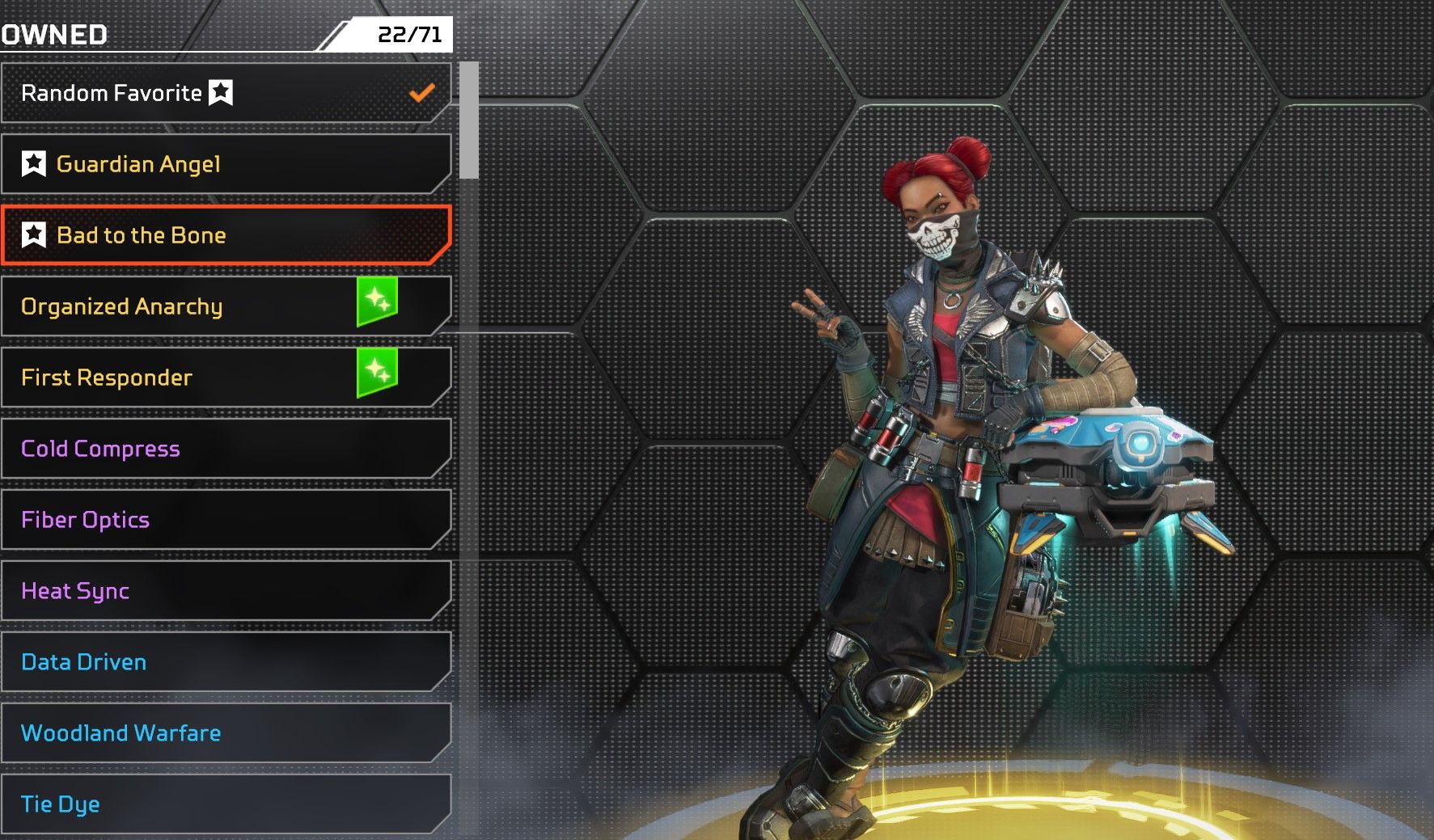Toggle favorite star on Guardian Angel
Screen dimensions: 1434x840
click(34, 164)
